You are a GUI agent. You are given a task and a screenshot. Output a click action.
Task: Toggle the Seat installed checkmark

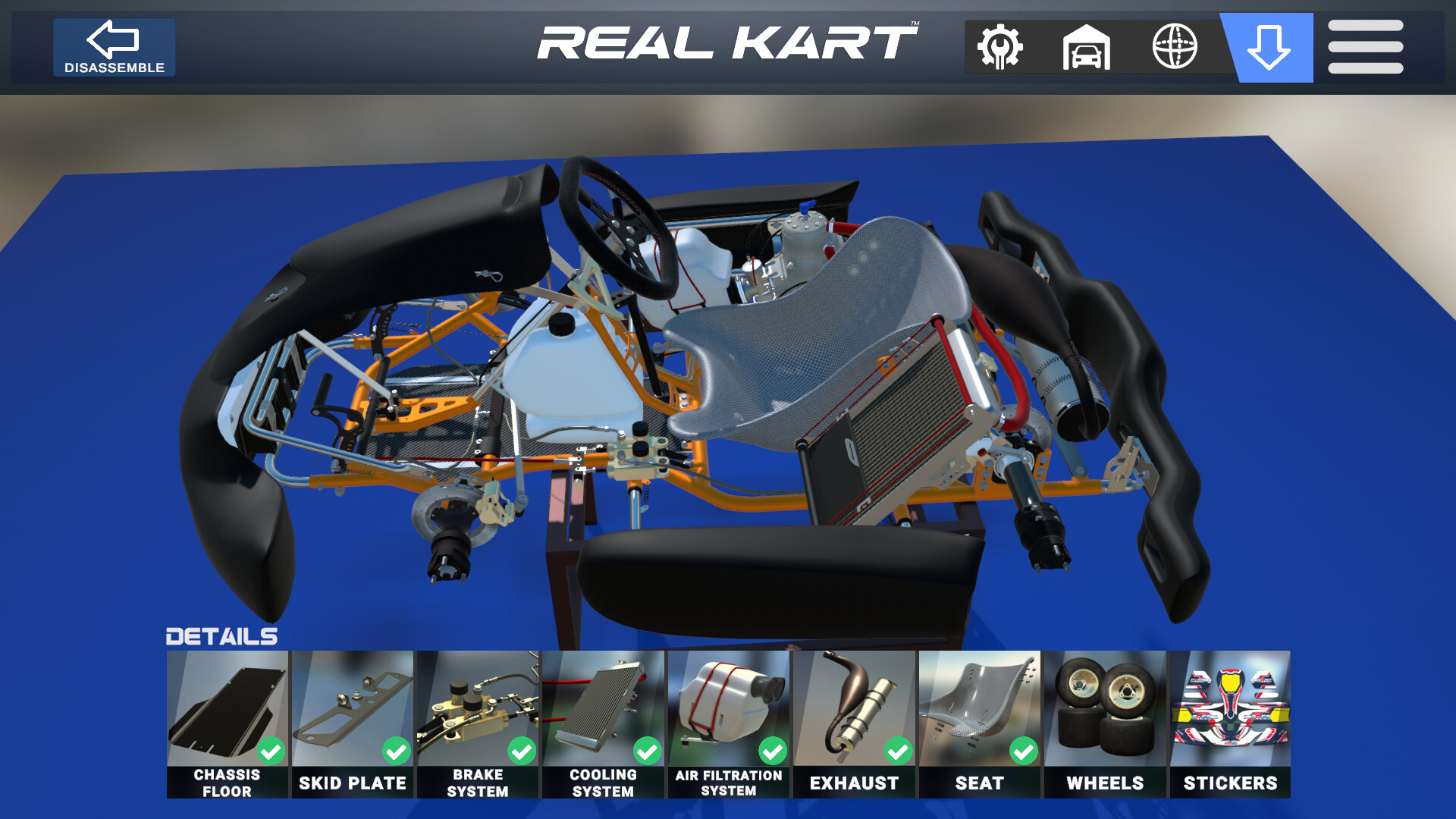1025,752
